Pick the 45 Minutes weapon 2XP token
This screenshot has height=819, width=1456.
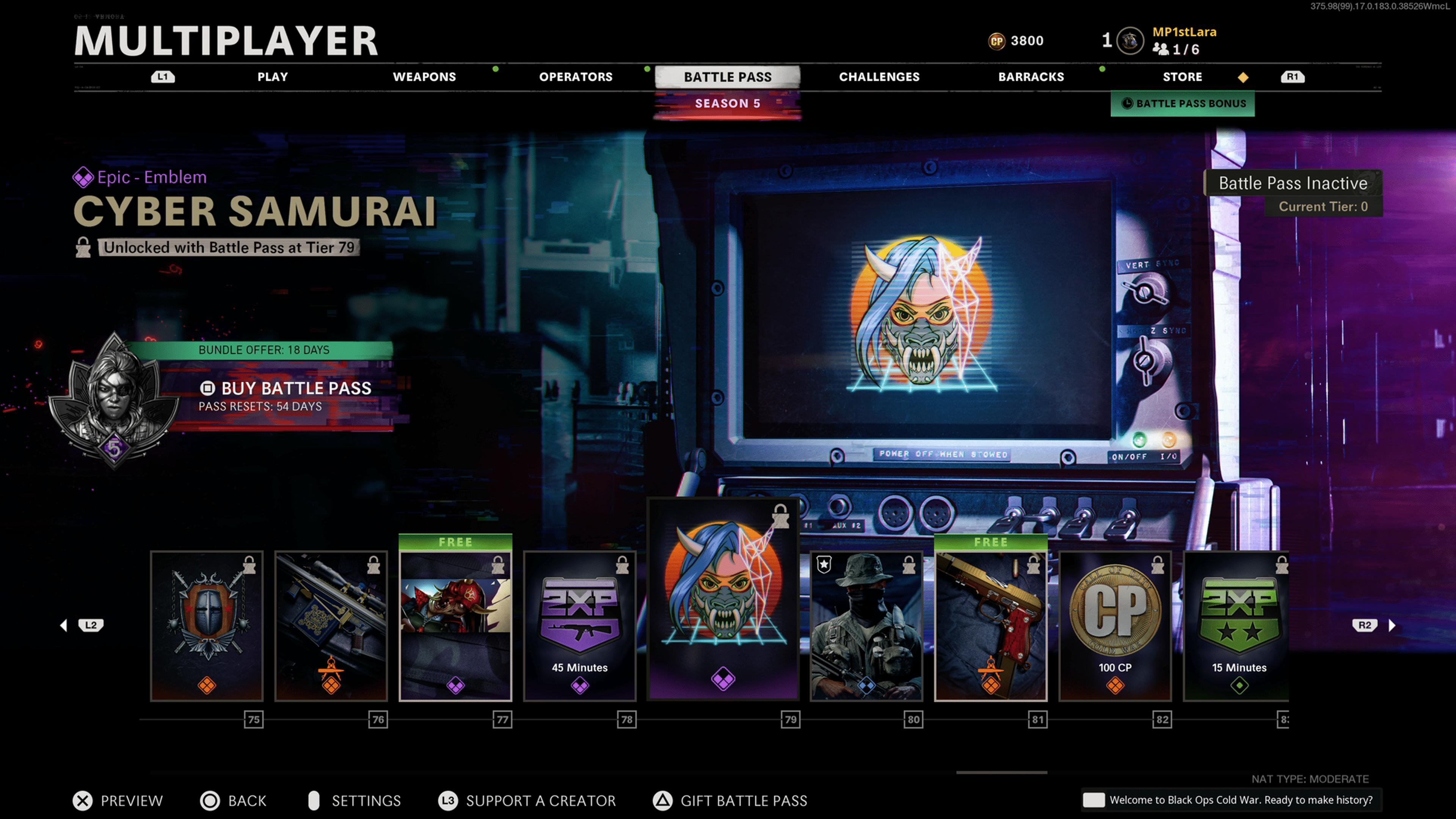point(580,626)
